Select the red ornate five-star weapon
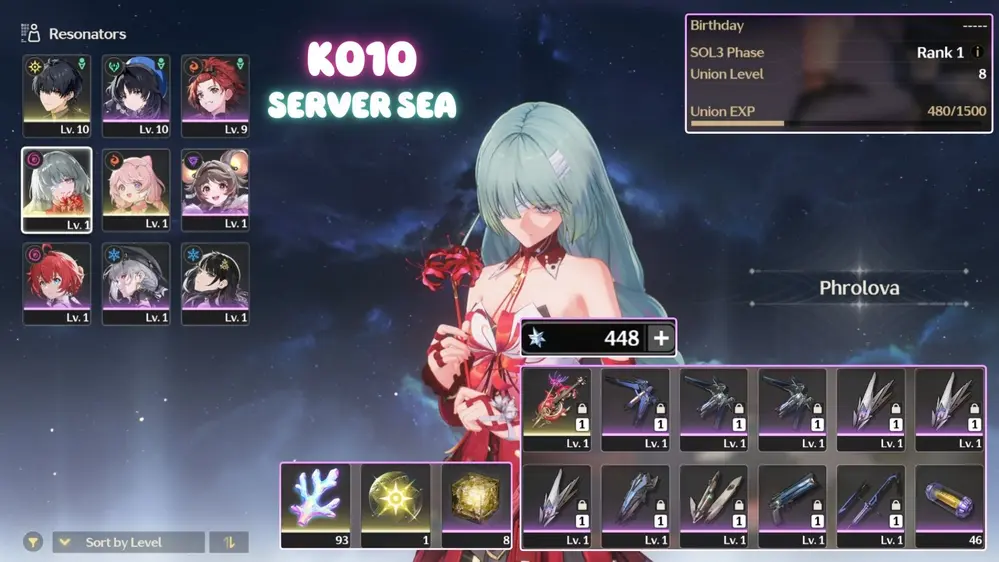The height and width of the screenshot is (562, 999). pyautogui.click(x=557, y=409)
